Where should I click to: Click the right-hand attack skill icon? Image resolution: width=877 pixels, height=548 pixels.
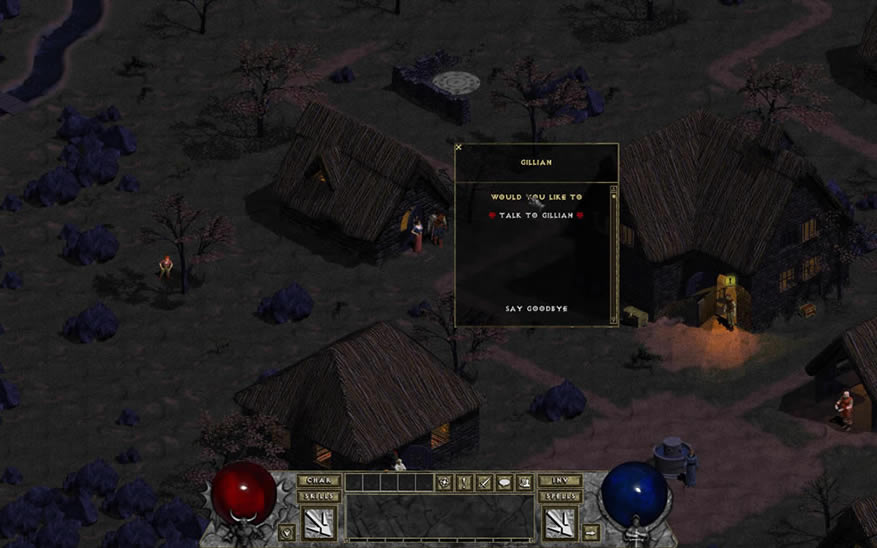pos(560,523)
